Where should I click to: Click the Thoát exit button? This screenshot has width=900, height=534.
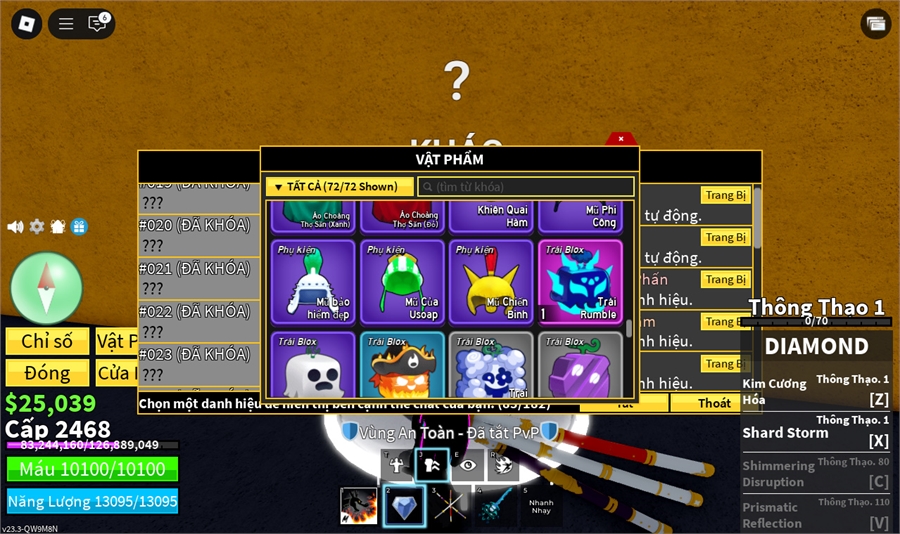tap(714, 403)
